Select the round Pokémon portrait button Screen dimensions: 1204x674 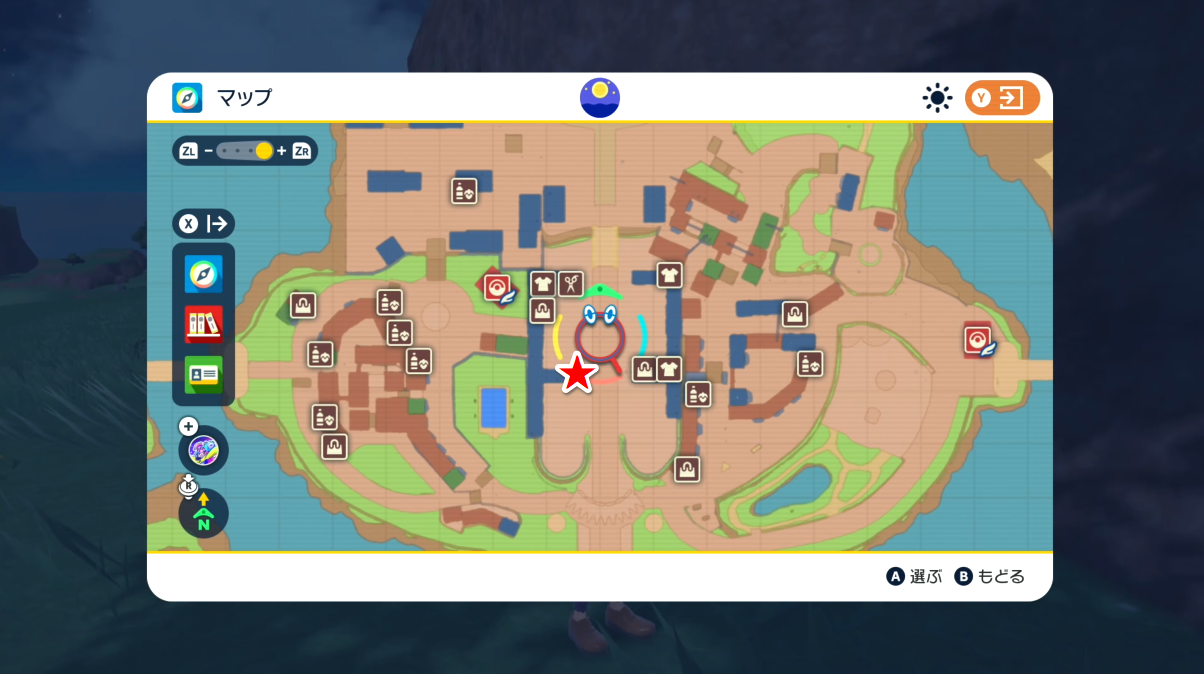[x=204, y=450]
